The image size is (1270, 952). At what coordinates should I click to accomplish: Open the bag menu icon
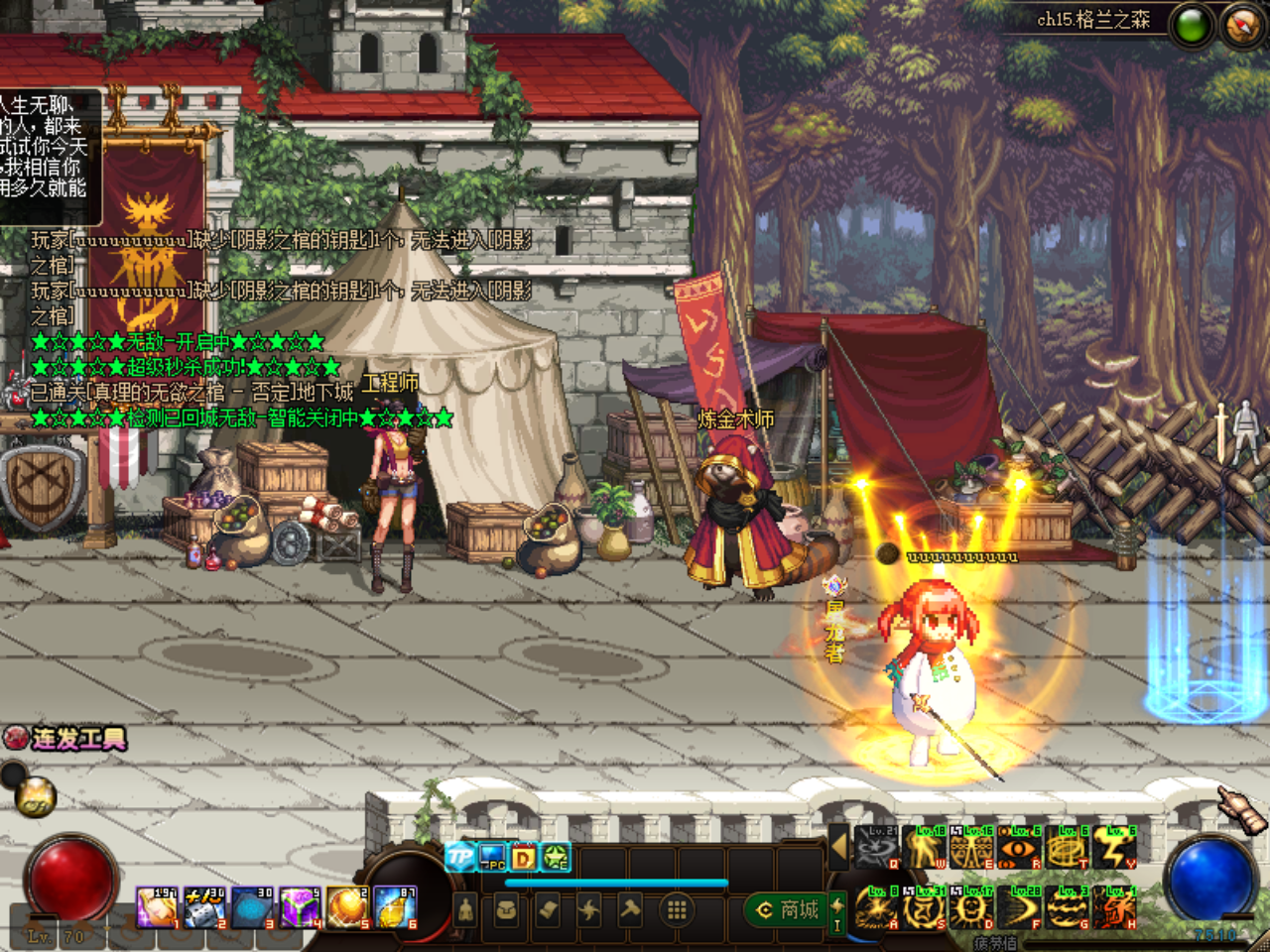pos(506,909)
